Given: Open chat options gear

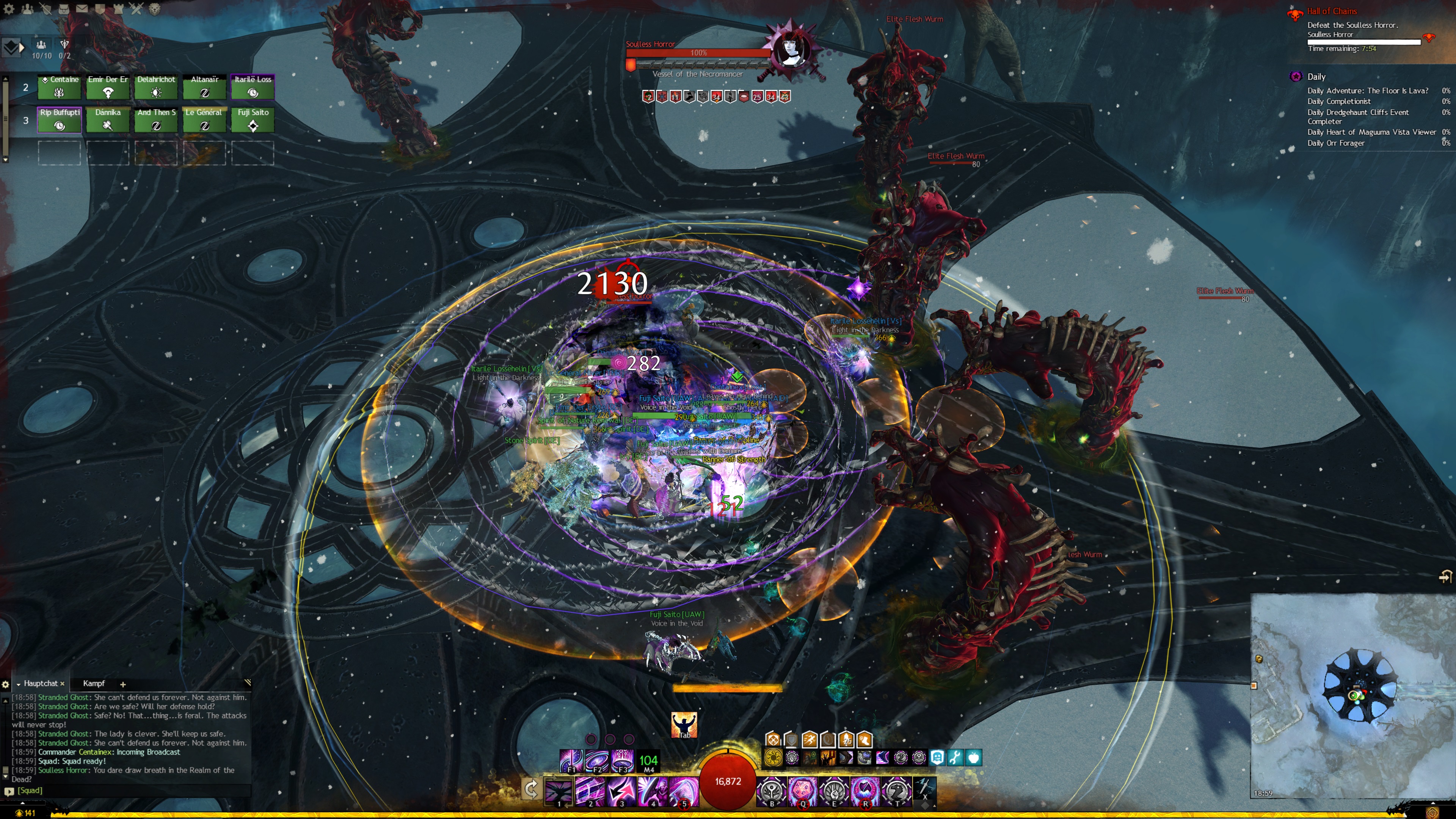Looking at the screenshot, I should point(6,684).
